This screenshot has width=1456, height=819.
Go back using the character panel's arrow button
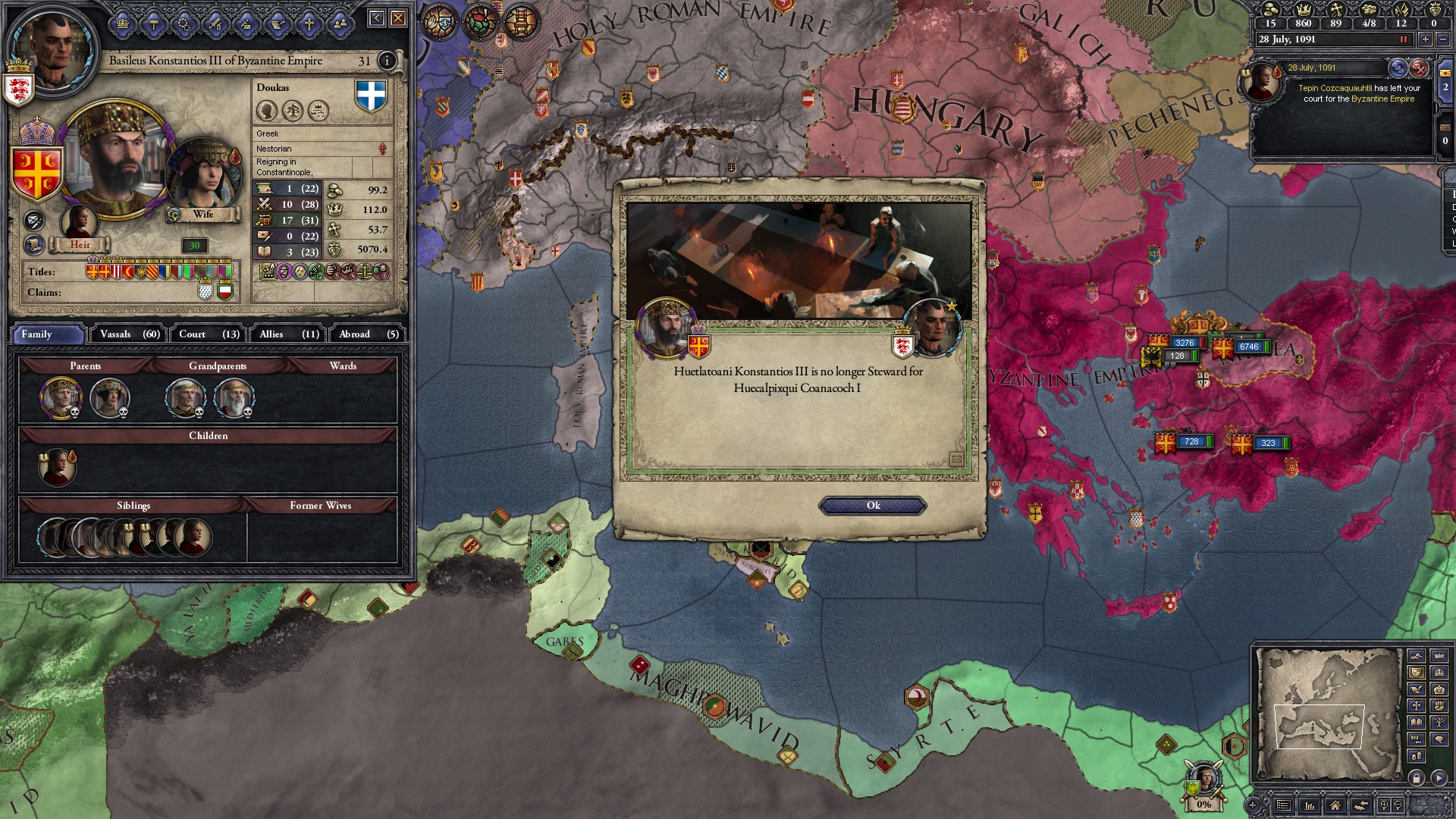pyautogui.click(x=376, y=18)
